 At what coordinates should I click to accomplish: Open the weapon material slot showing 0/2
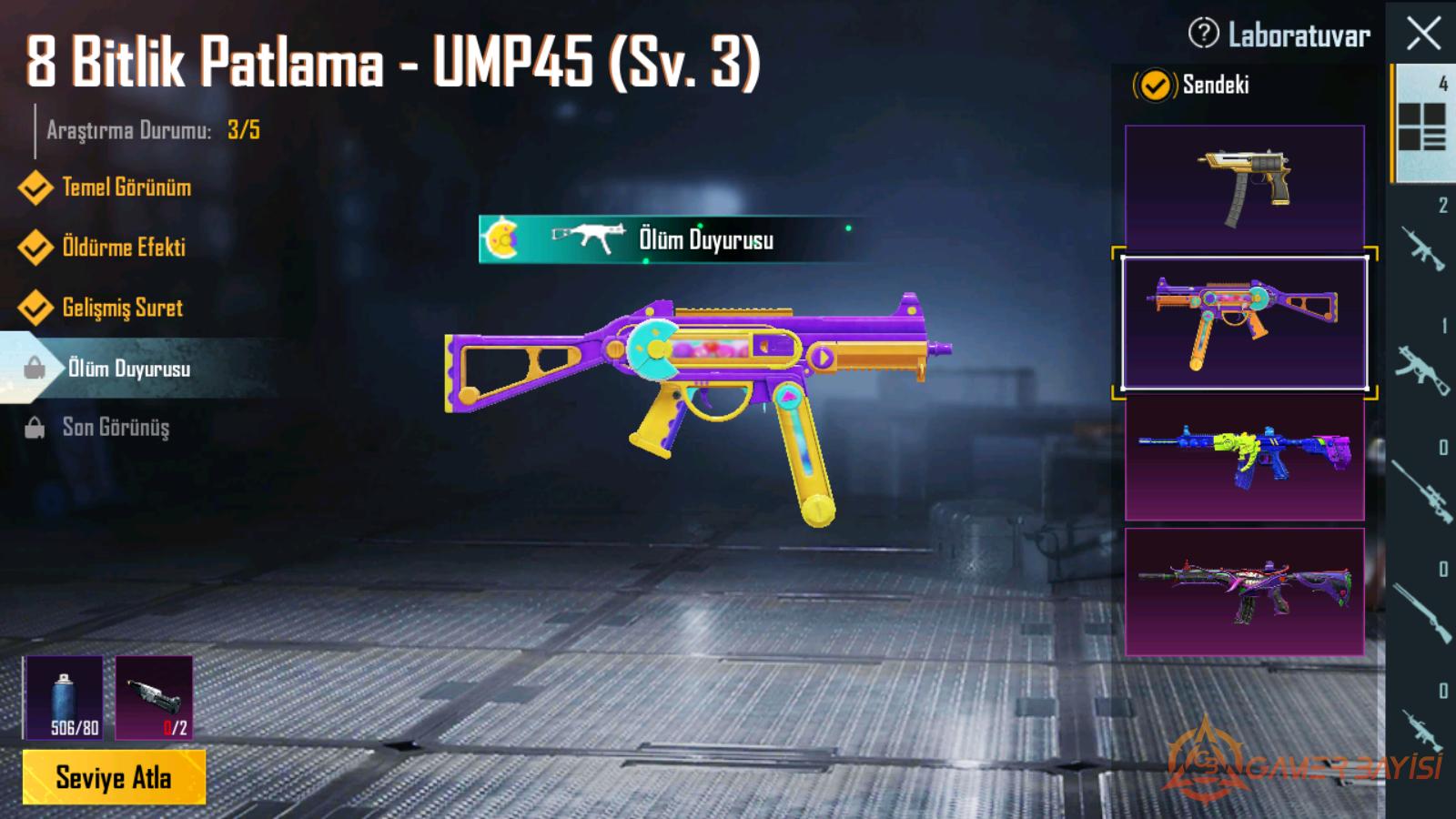click(x=154, y=697)
